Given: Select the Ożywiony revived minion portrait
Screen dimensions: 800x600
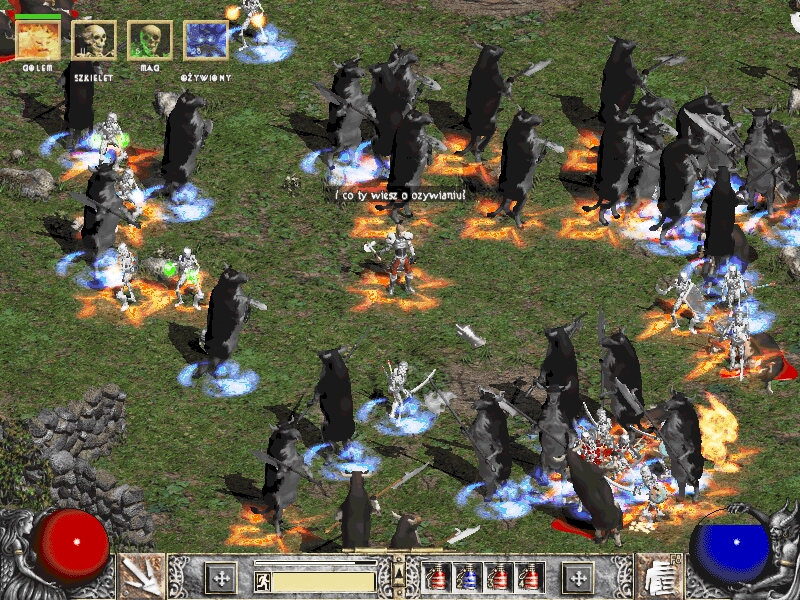Looking at the screenshot, I should point(206,41).
